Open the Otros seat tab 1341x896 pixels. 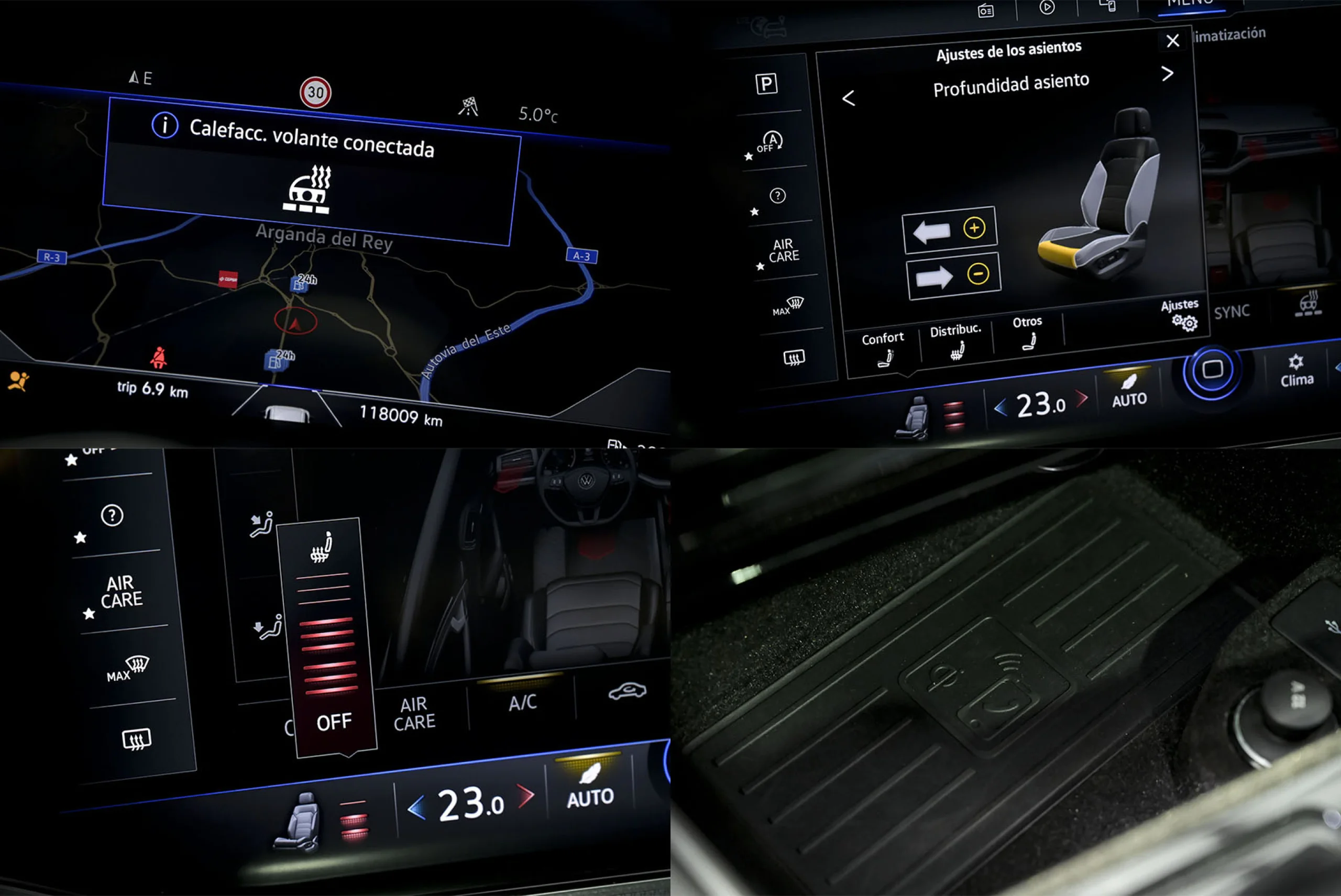click(x=1027, y=331)
